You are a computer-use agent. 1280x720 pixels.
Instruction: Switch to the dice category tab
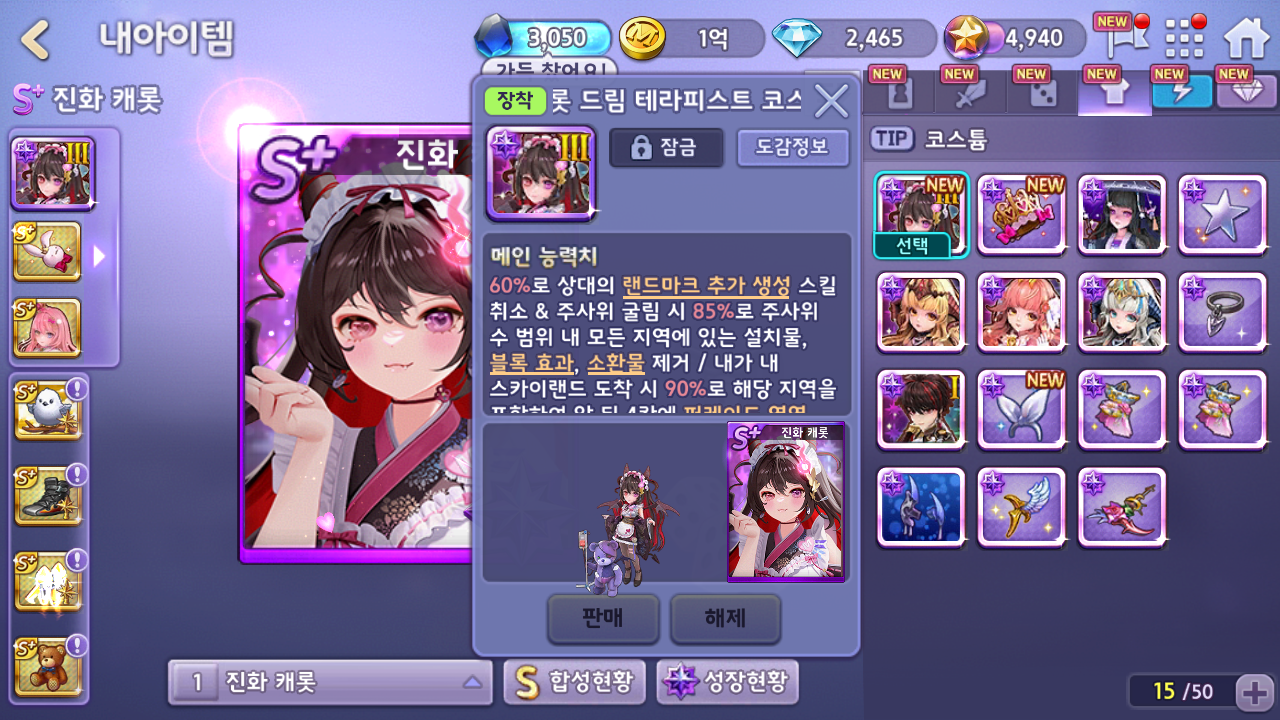(x=1041, y=94)
